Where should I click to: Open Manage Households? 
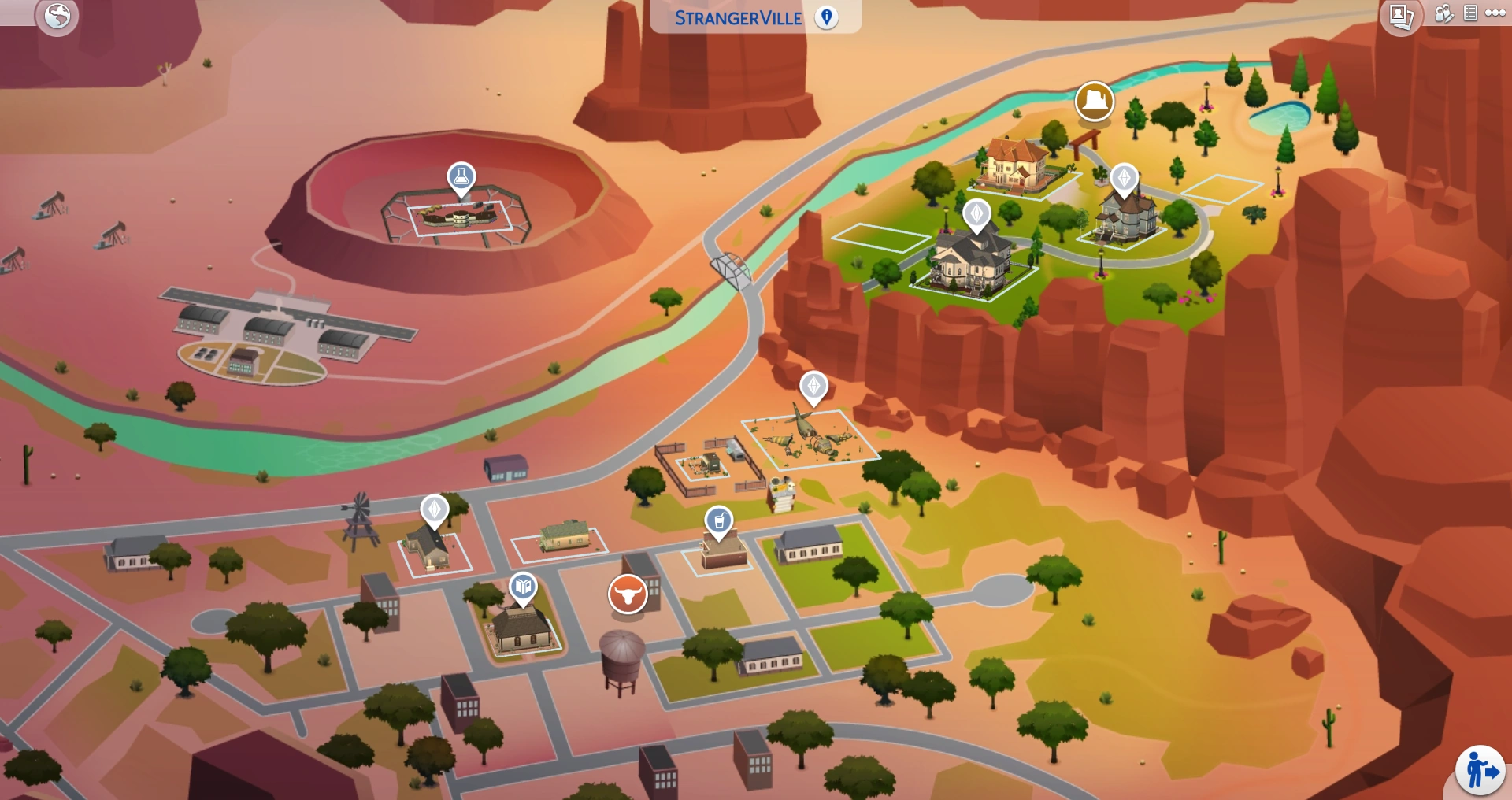(x=1443, y=14)
